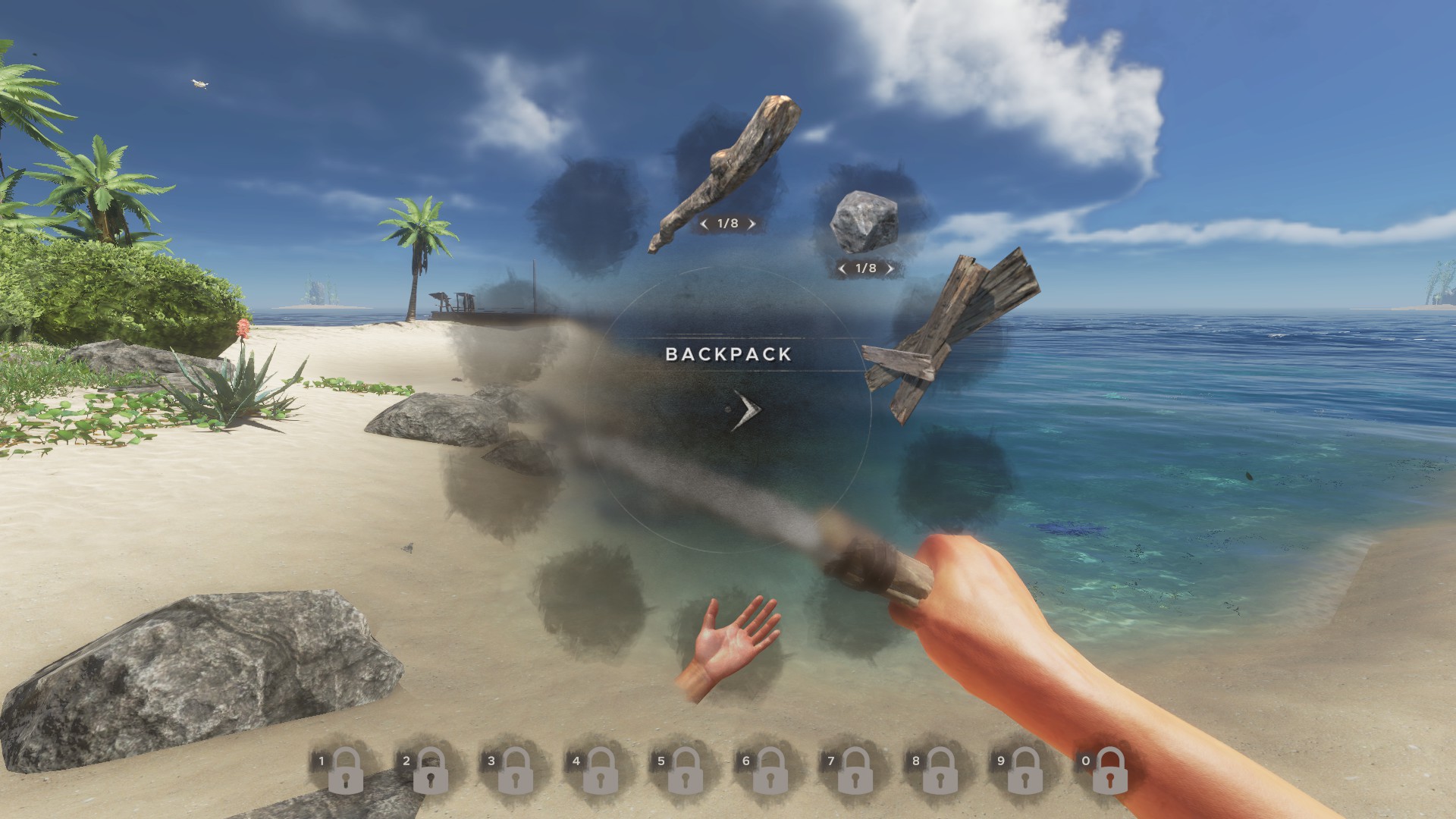Click locked hotbar slot 4

click(600, 769)
